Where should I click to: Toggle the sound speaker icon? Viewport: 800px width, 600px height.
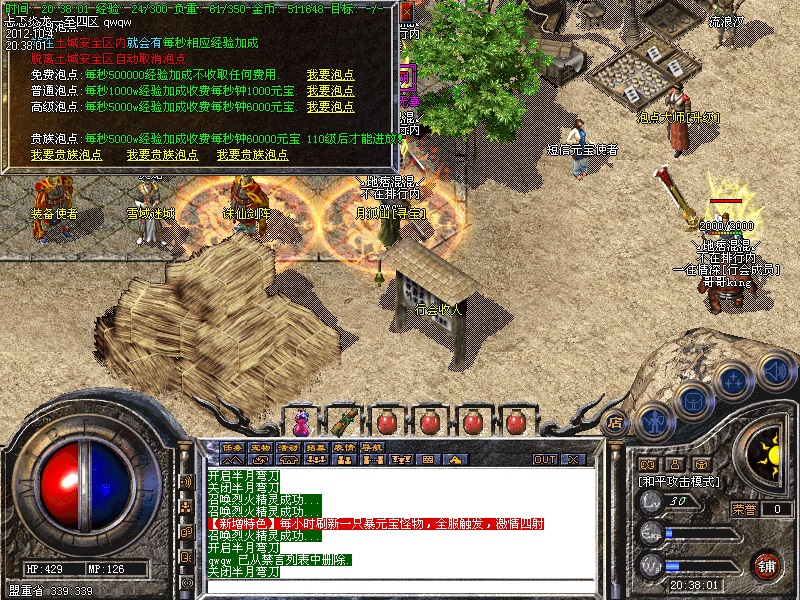(774, 372)
